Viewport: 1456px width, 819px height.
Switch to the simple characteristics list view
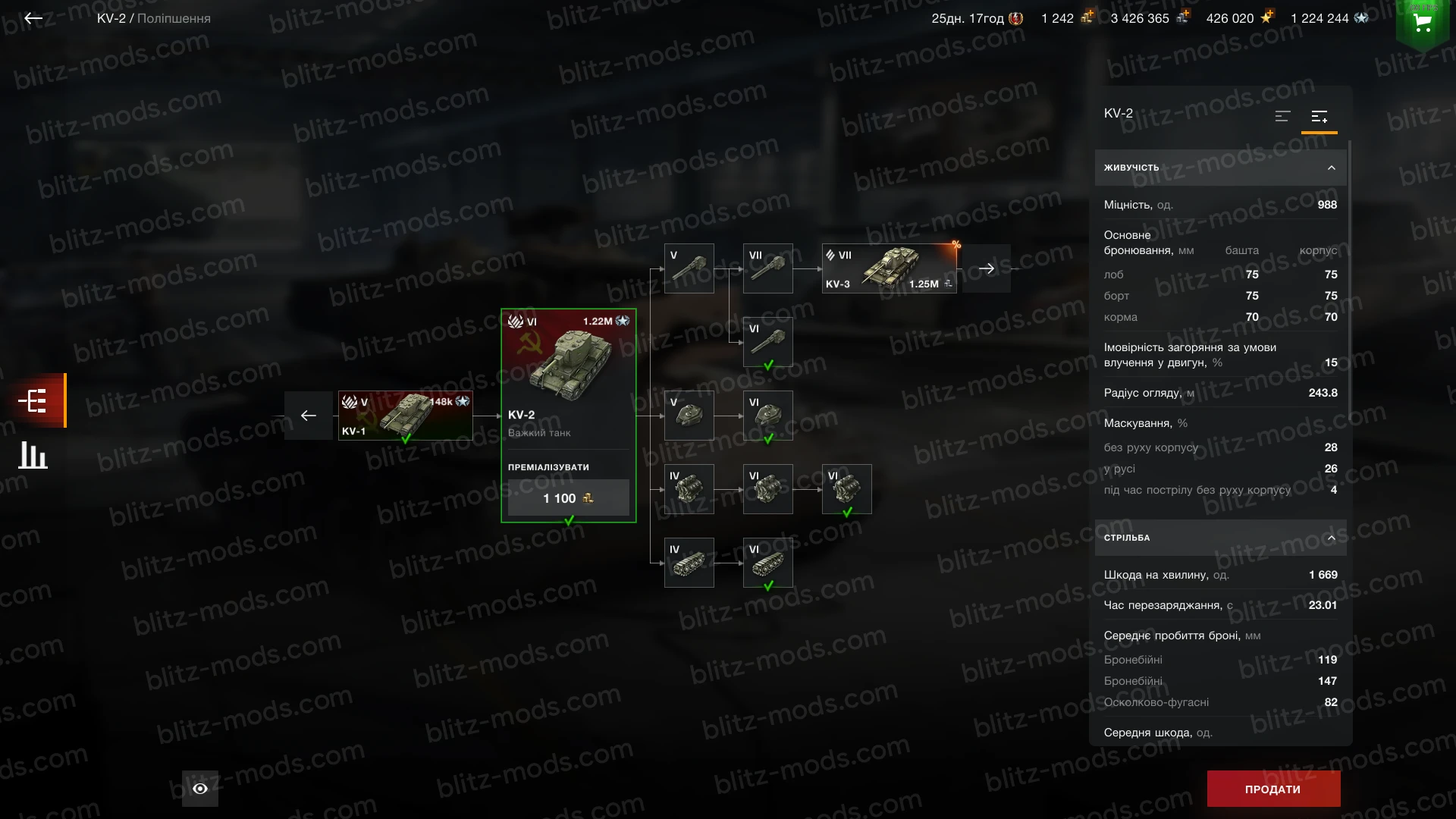[x=1282, y=117]
